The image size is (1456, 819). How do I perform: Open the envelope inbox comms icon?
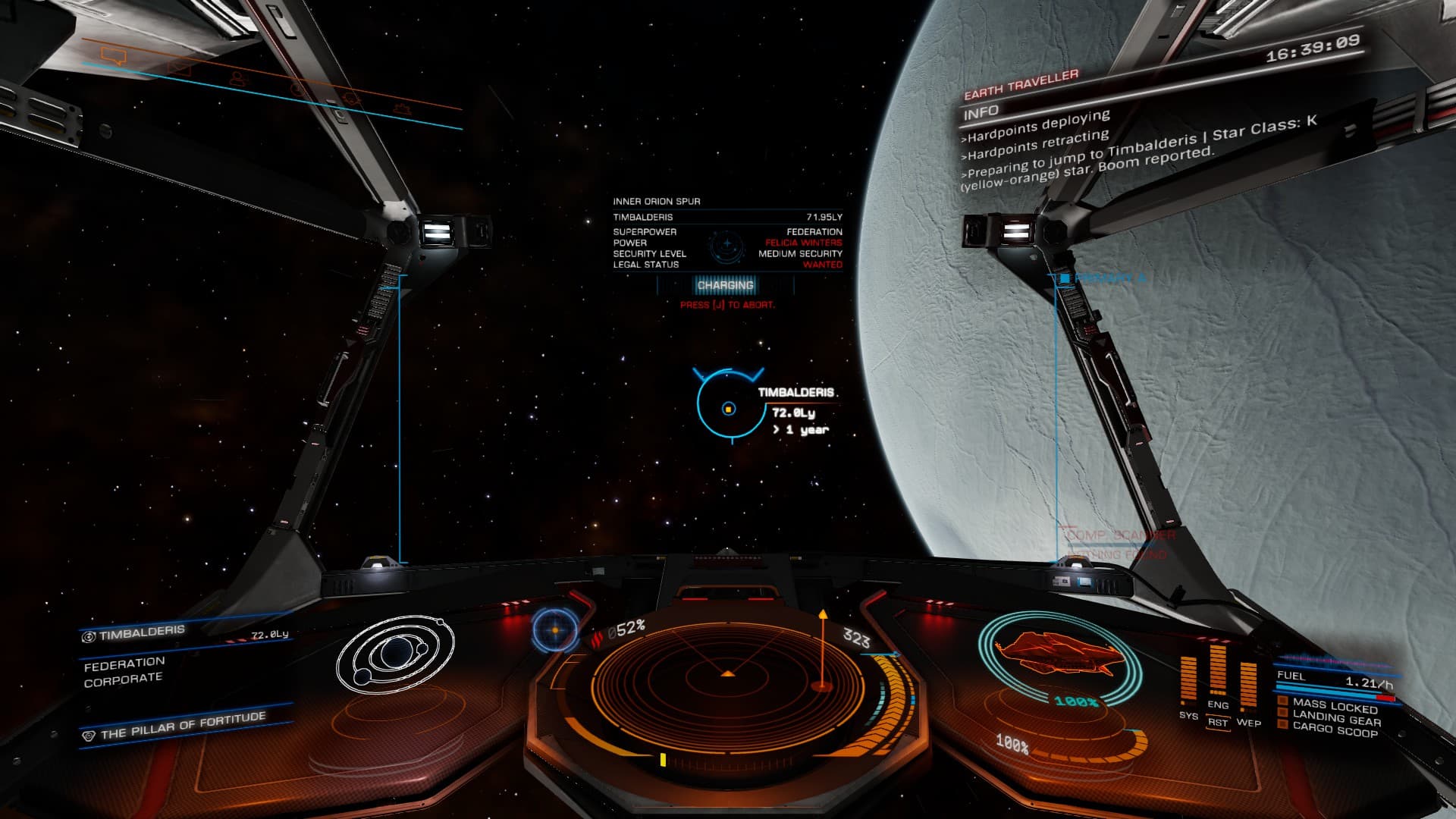pos(179,68)
